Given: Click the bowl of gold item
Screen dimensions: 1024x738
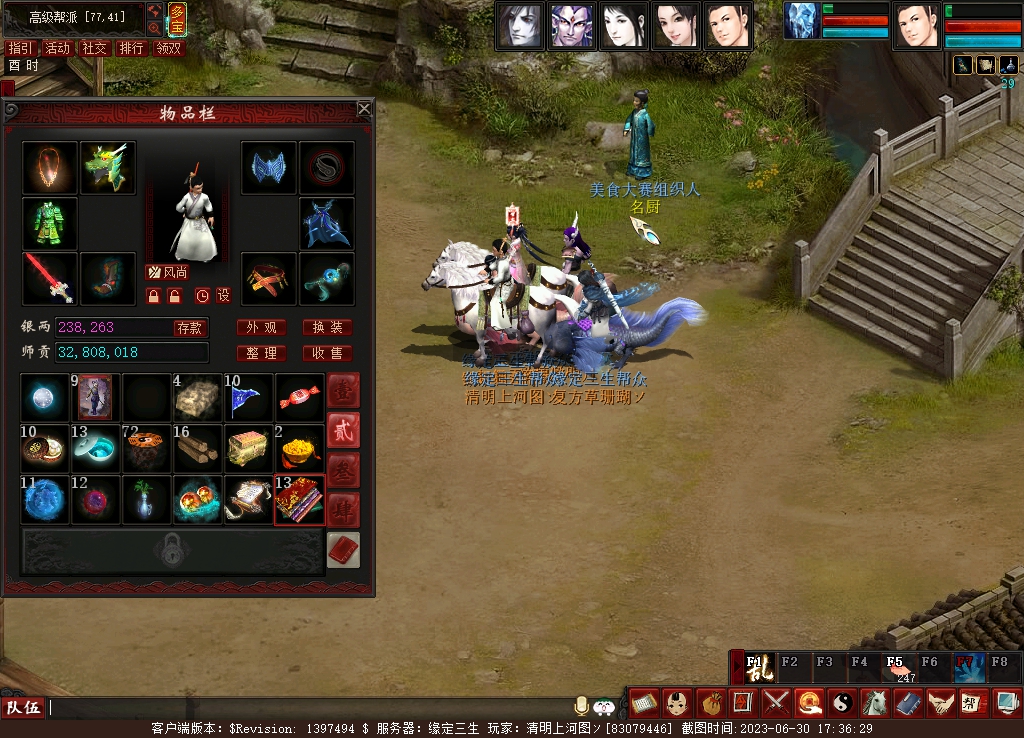Looking at the screenshot, I should pyautogui.click(x=299, y=449).
